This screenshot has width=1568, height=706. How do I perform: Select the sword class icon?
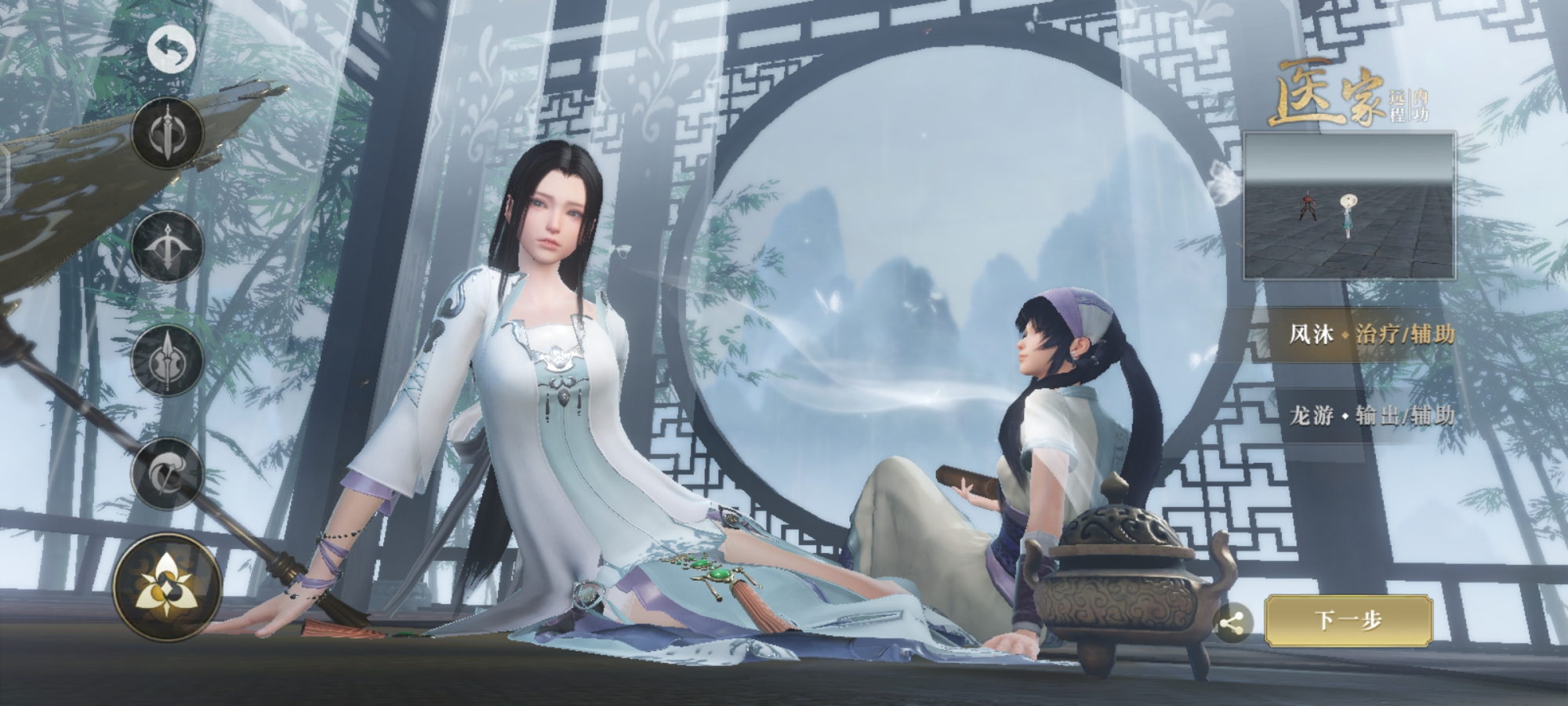(x=169, y=131)
